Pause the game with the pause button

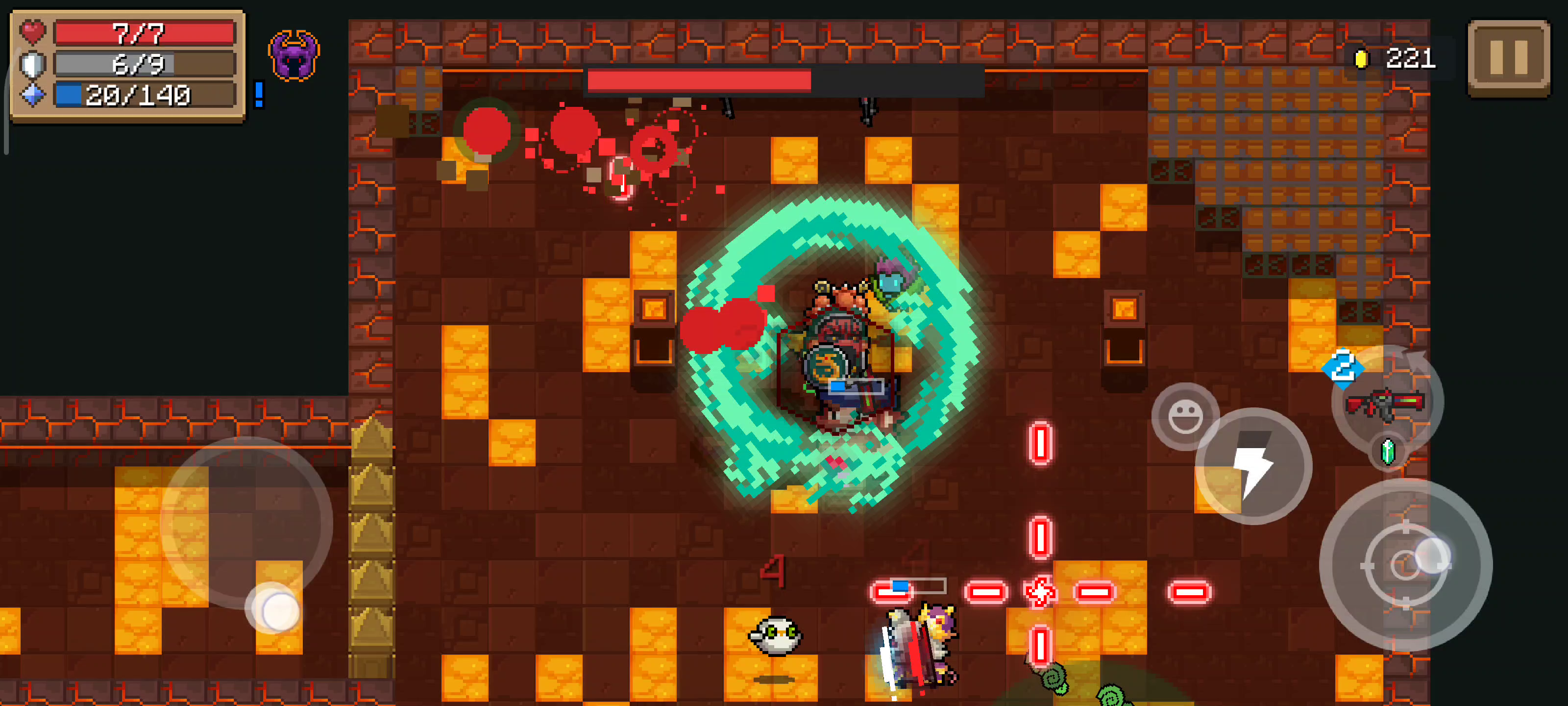tap(1508, 57)
